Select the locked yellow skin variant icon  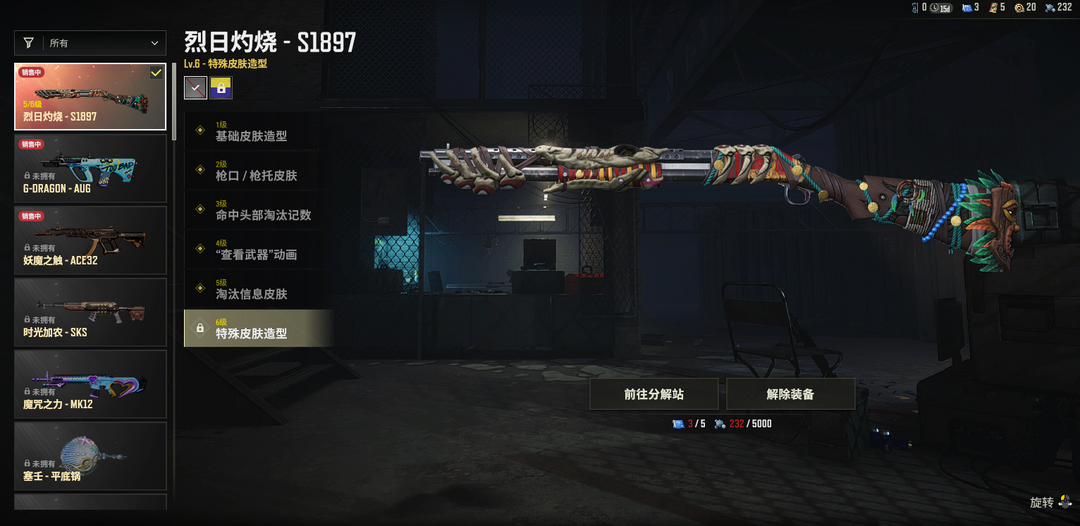tap(221, 88)
